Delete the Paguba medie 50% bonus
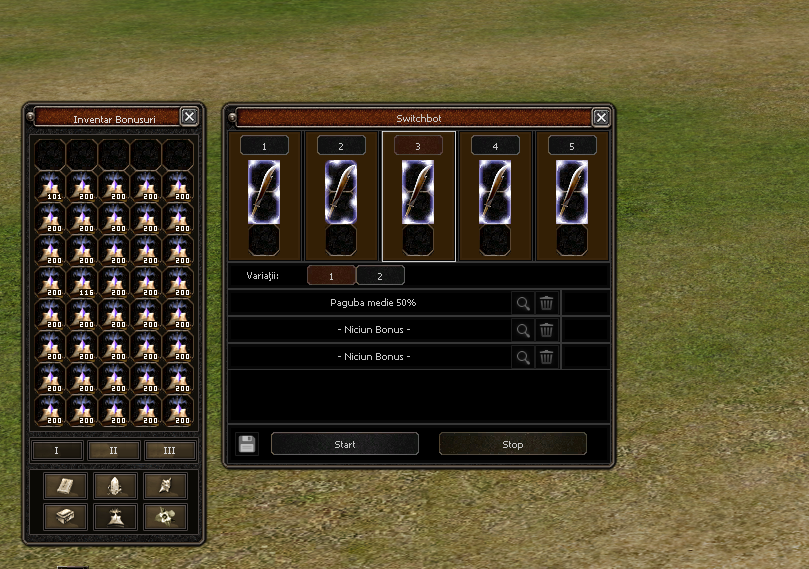Viewport: 809px width, 569px height. [546, 302]
